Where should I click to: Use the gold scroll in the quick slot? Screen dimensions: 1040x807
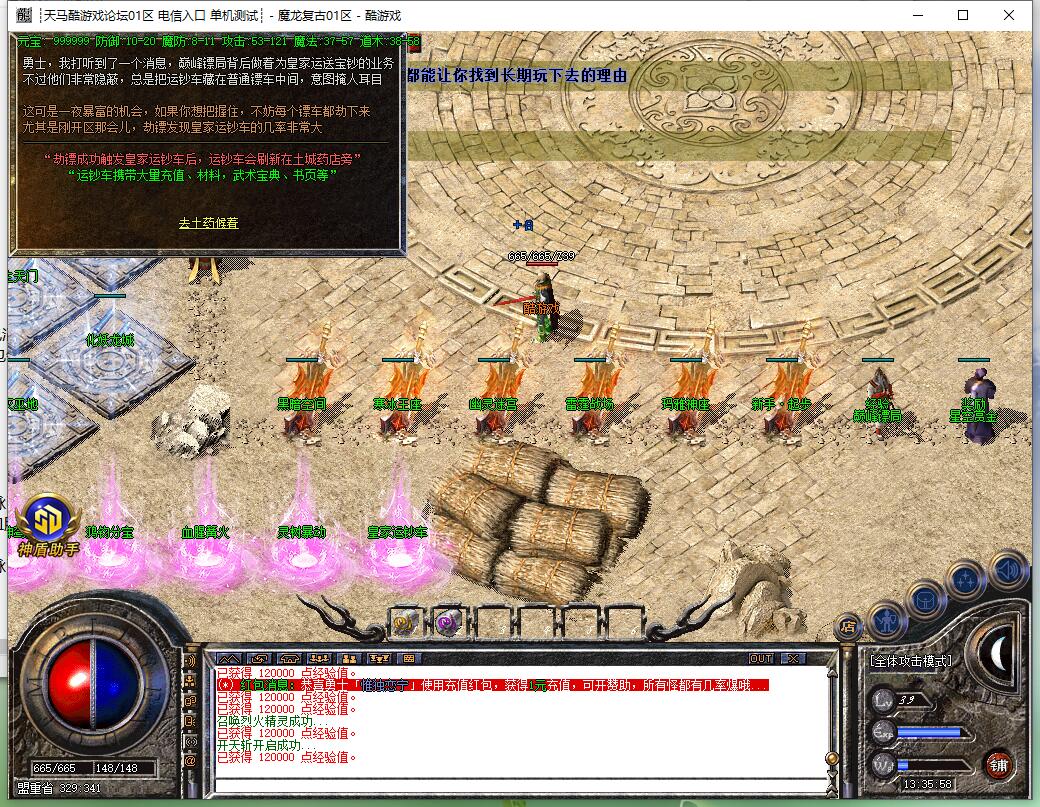pos(405,622)
